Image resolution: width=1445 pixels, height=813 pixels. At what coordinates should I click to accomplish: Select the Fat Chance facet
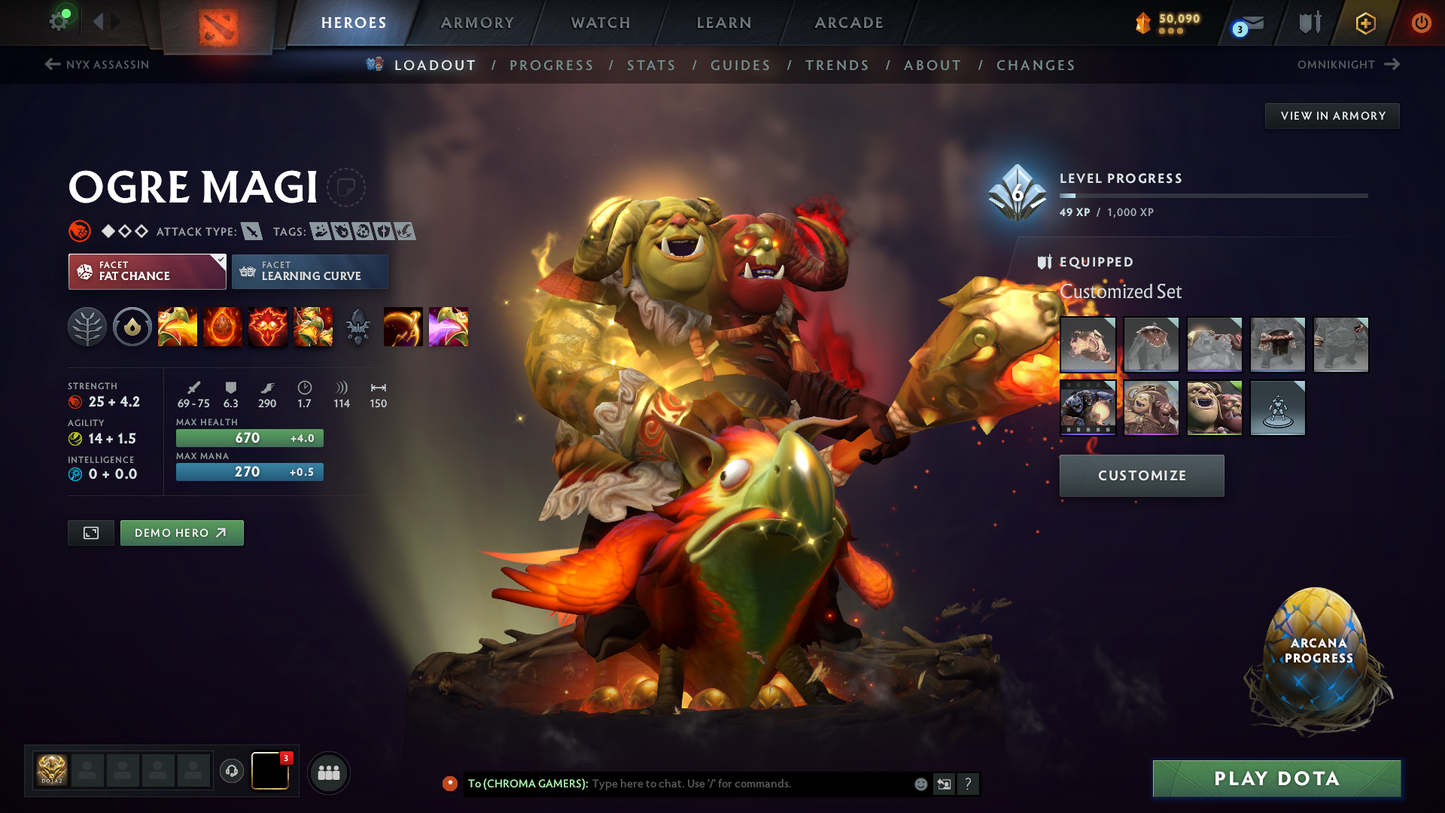point(146,271)
